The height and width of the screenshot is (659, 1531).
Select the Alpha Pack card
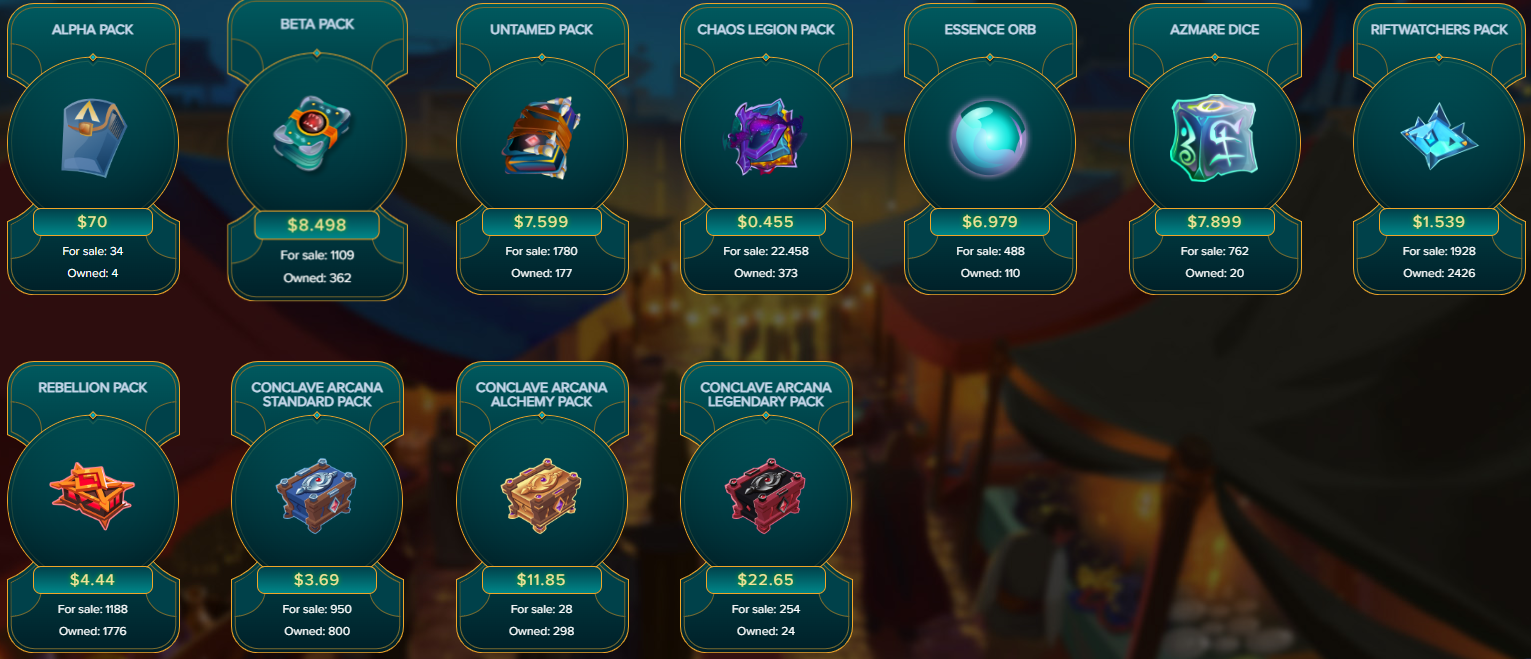[93, 140]
